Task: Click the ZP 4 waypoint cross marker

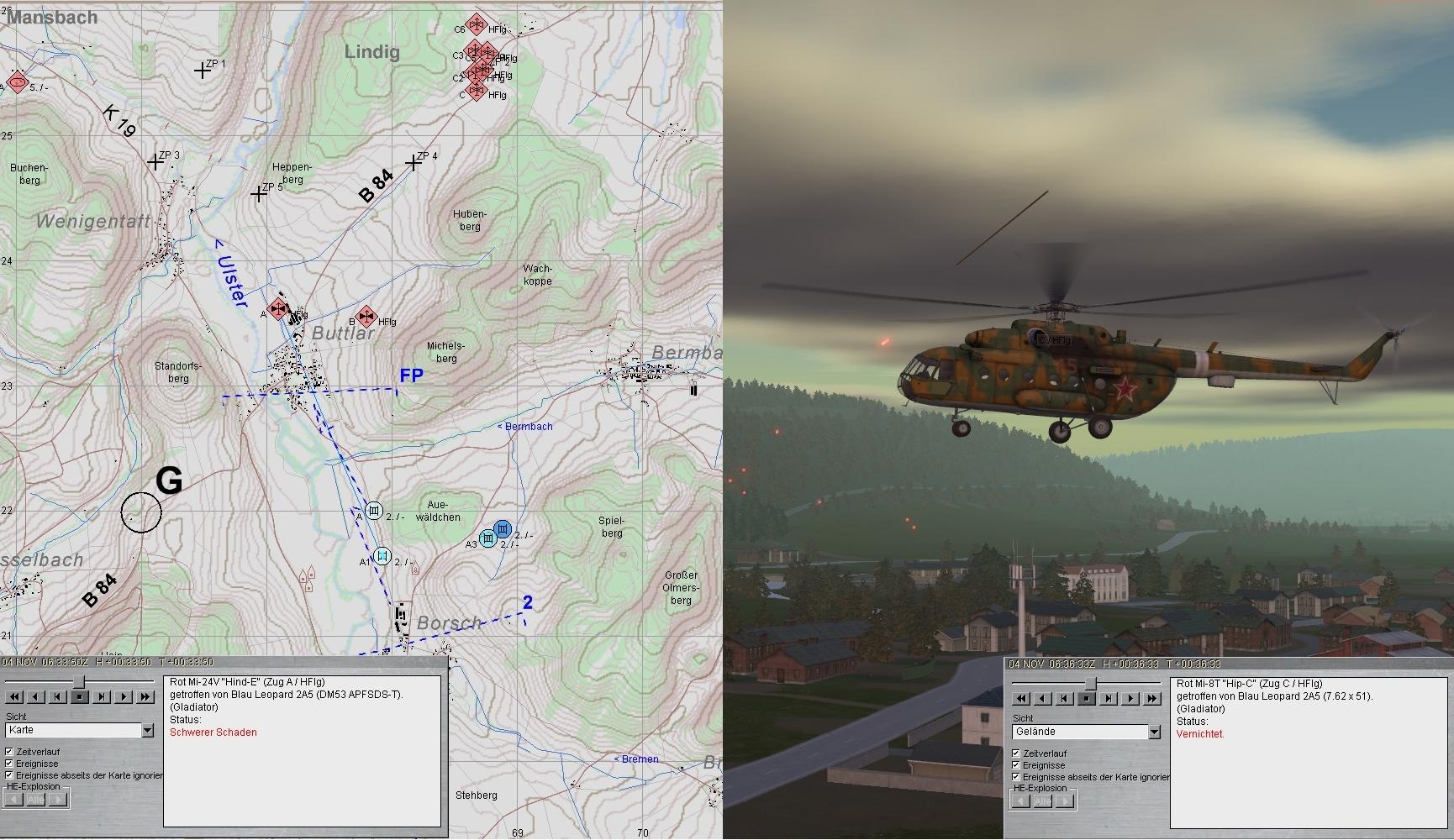Action: 414,163
